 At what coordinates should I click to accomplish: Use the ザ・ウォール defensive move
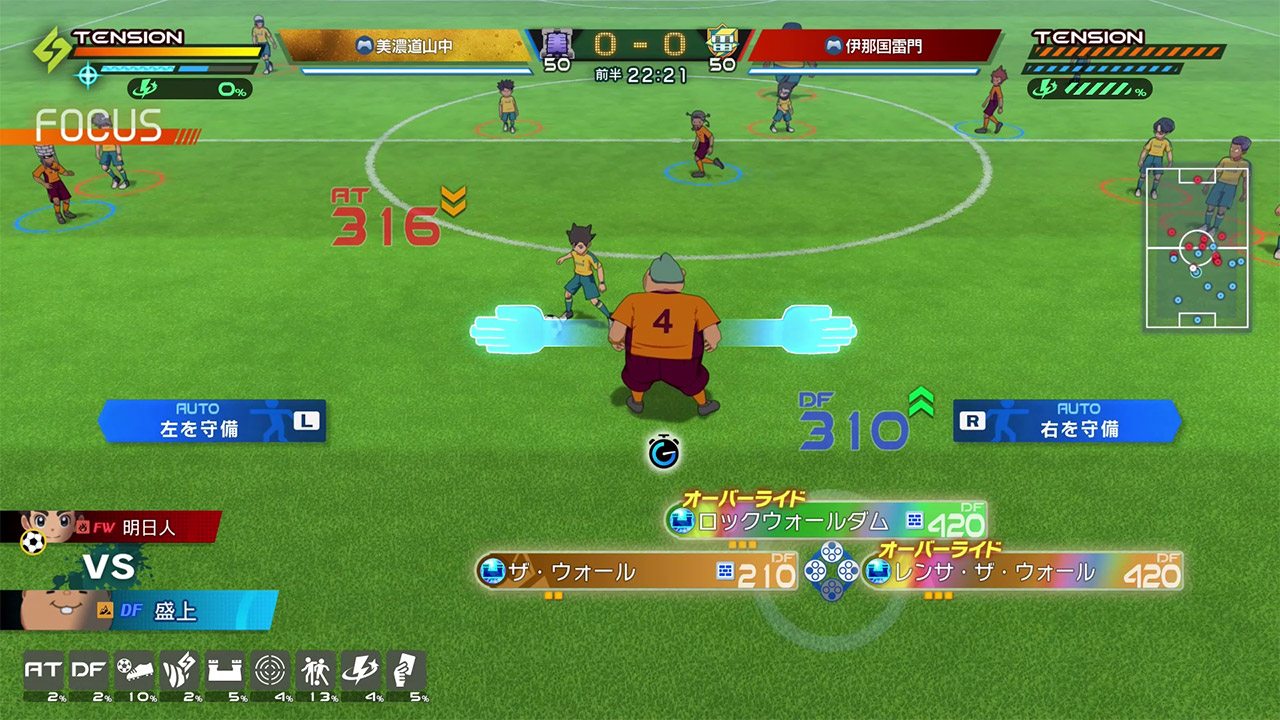[x=636, y=572]
